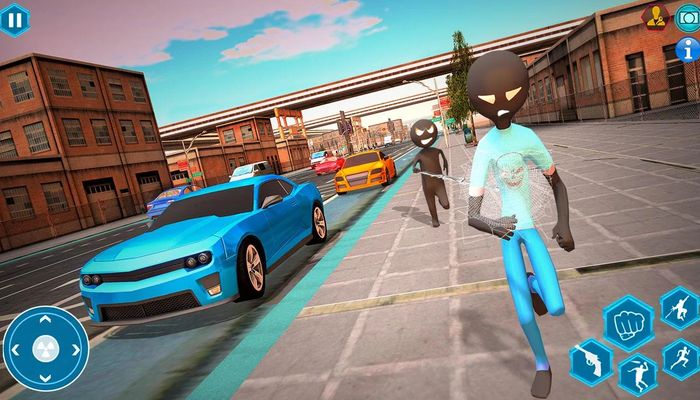
Task: Open the info button
Action: click(688, 48)
